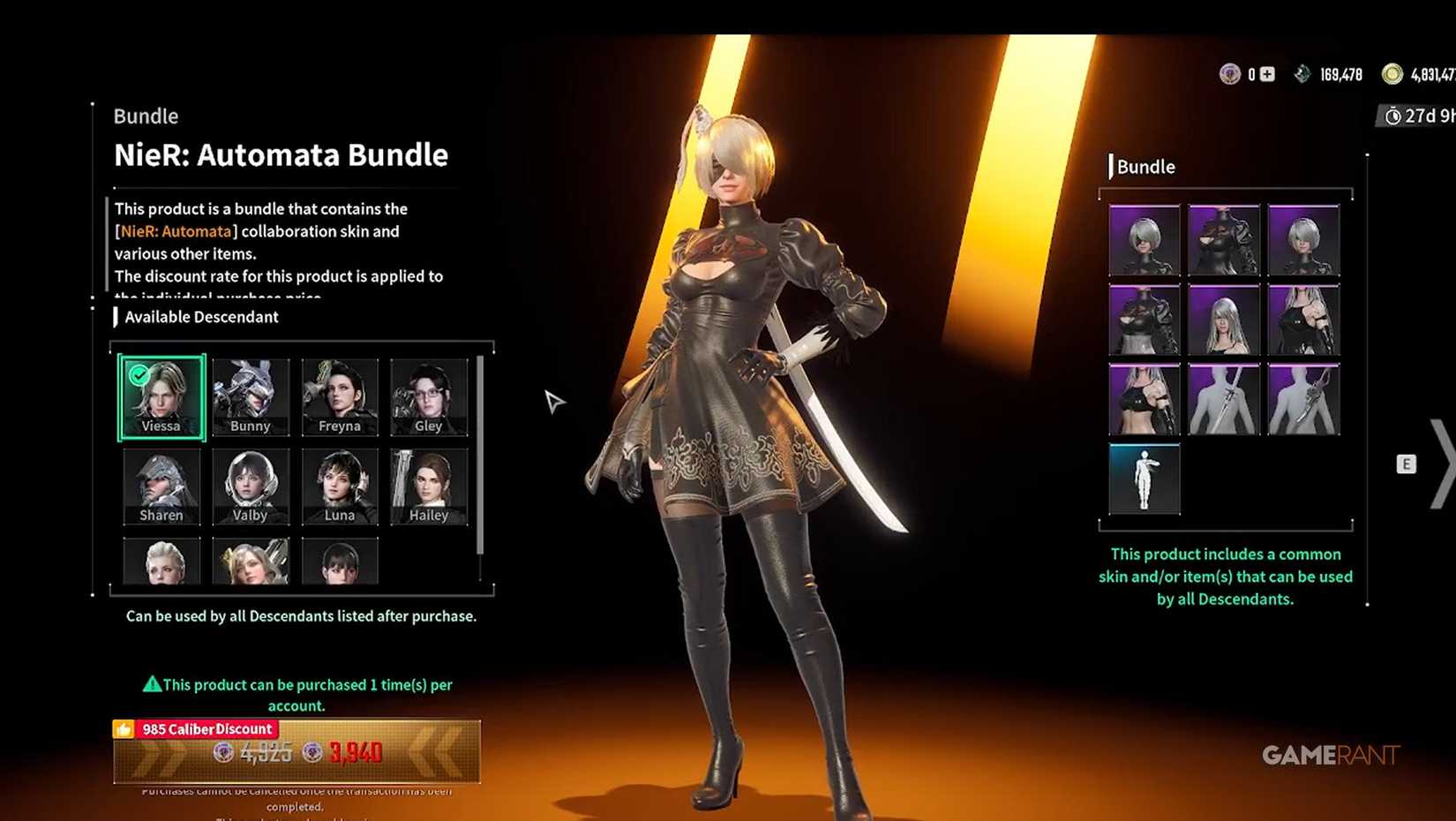Switch to the Bundle section header
The width and height of the screenshot is (1456, 821).
1145,166
